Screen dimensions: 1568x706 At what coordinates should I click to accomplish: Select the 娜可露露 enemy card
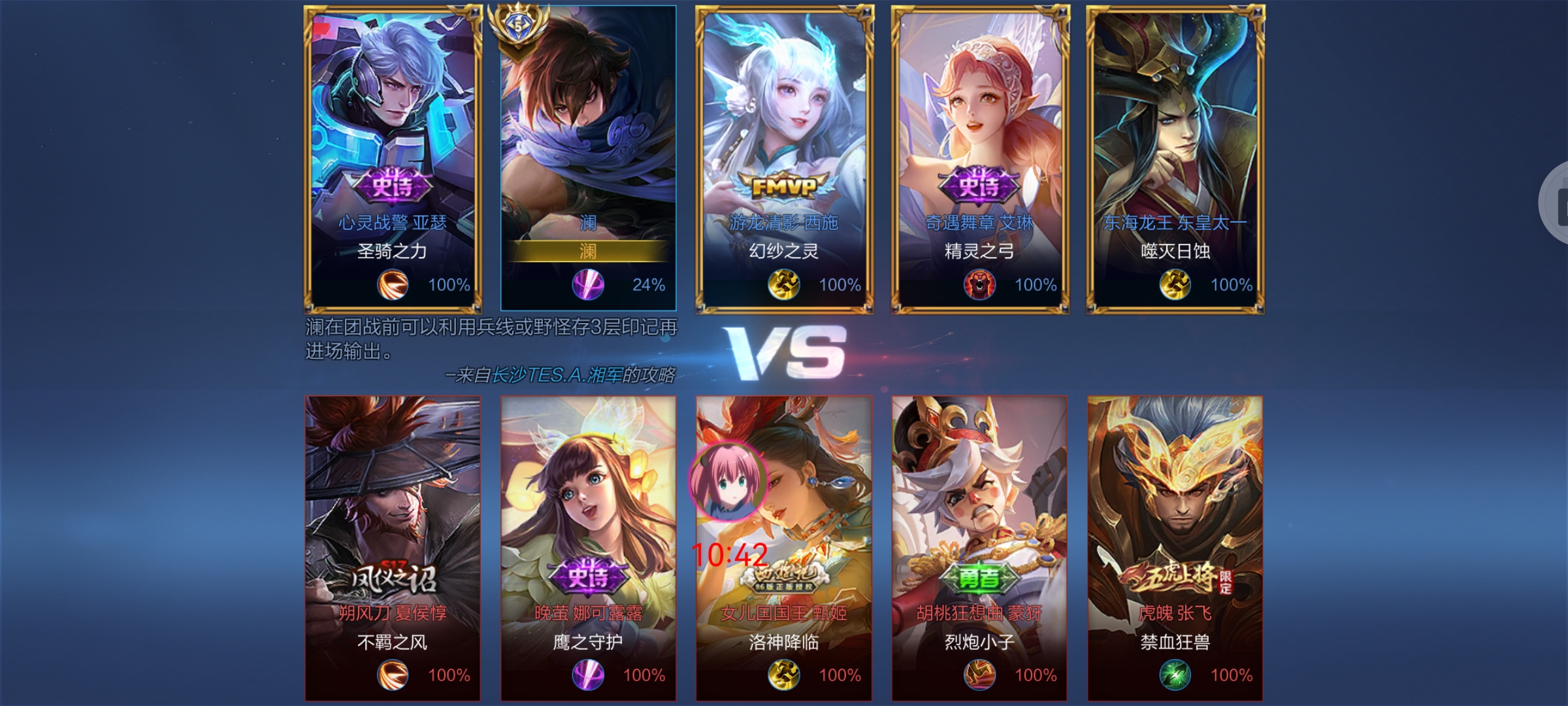pyautogui.click(x=588, y=548)
